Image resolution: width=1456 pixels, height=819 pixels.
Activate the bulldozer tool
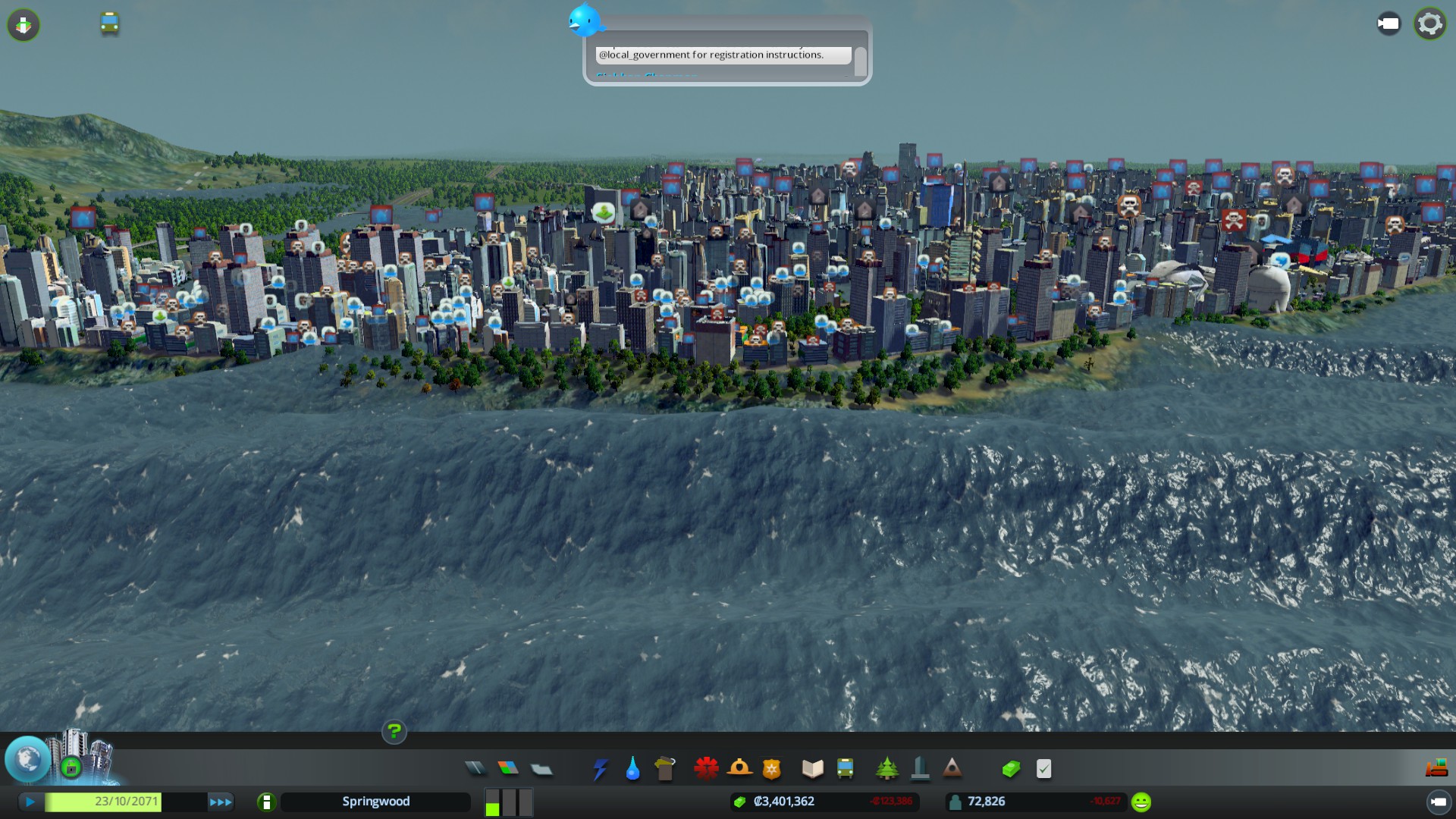coord(1436,769)
